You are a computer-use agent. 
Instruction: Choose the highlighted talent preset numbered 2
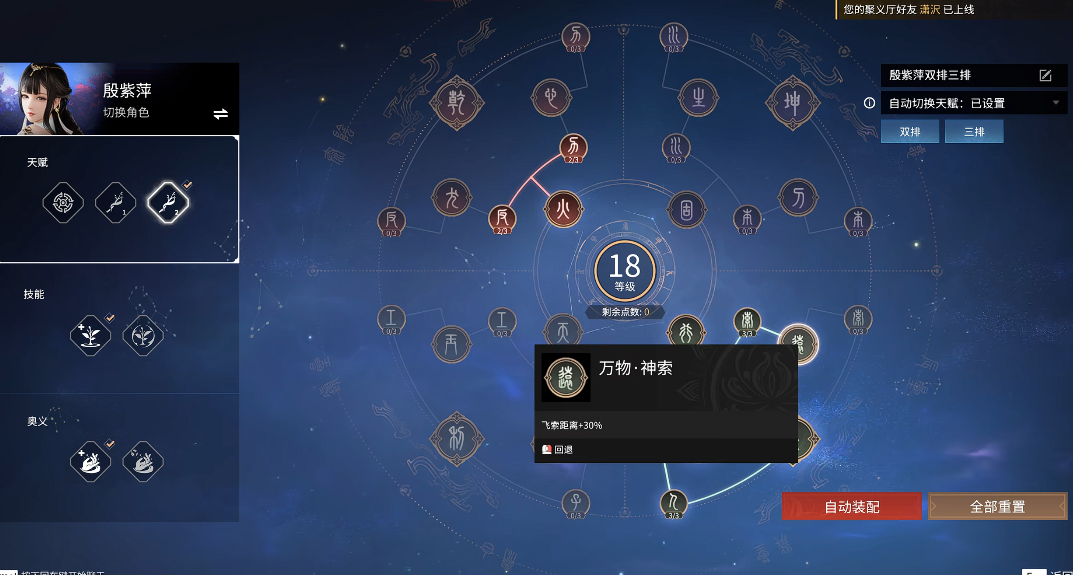click(168, 204)
